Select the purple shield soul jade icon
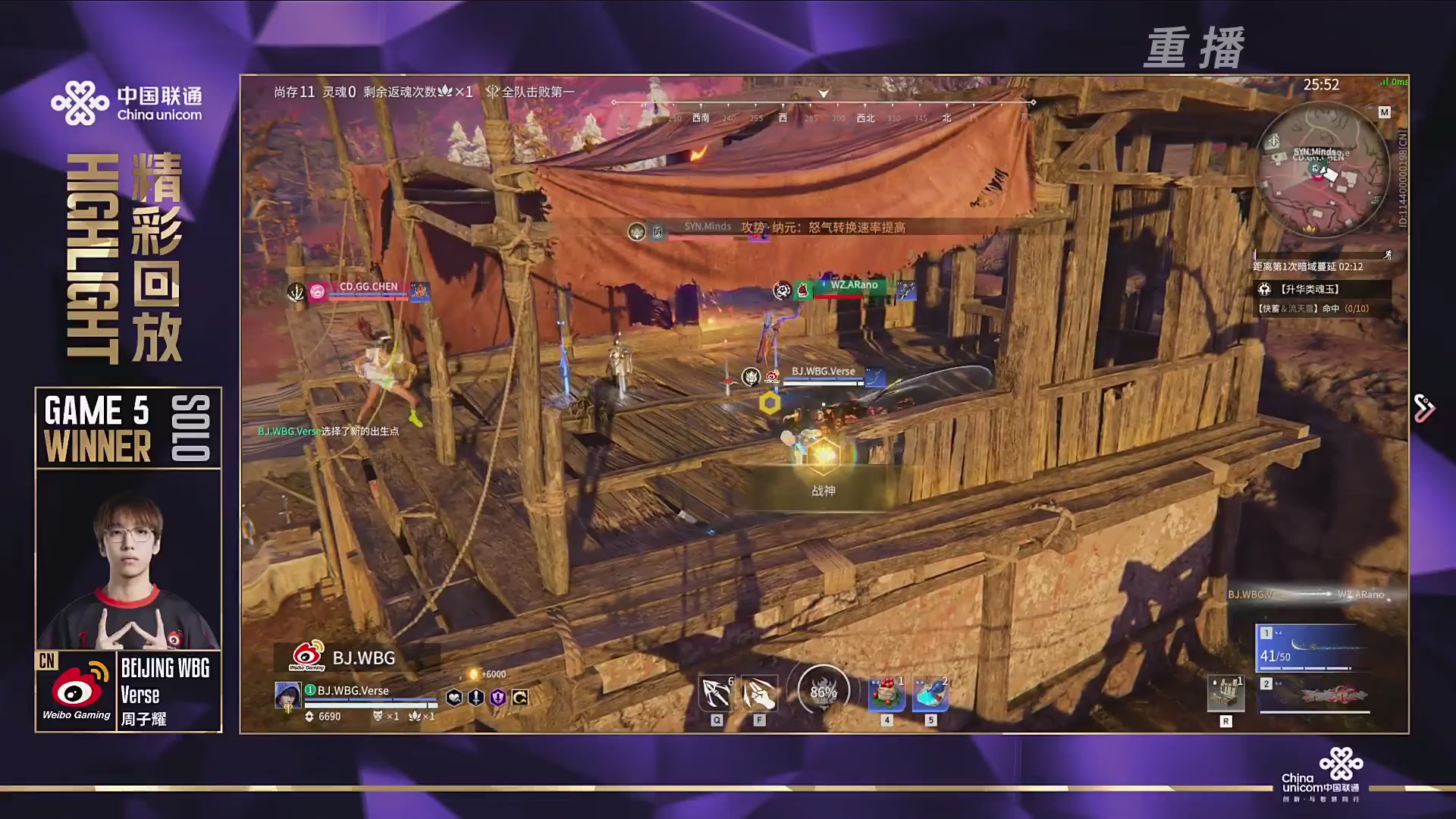Viewport: 1456px width, 819px height. tap(498, 698)
